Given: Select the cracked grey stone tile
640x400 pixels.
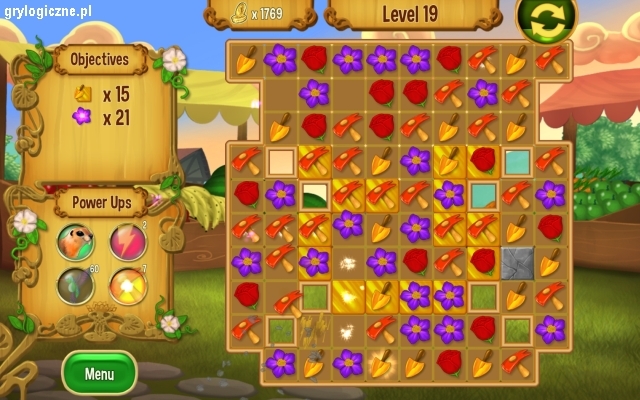Looking at the screenshot, I should pyautogui.click(x=517, y=261).
